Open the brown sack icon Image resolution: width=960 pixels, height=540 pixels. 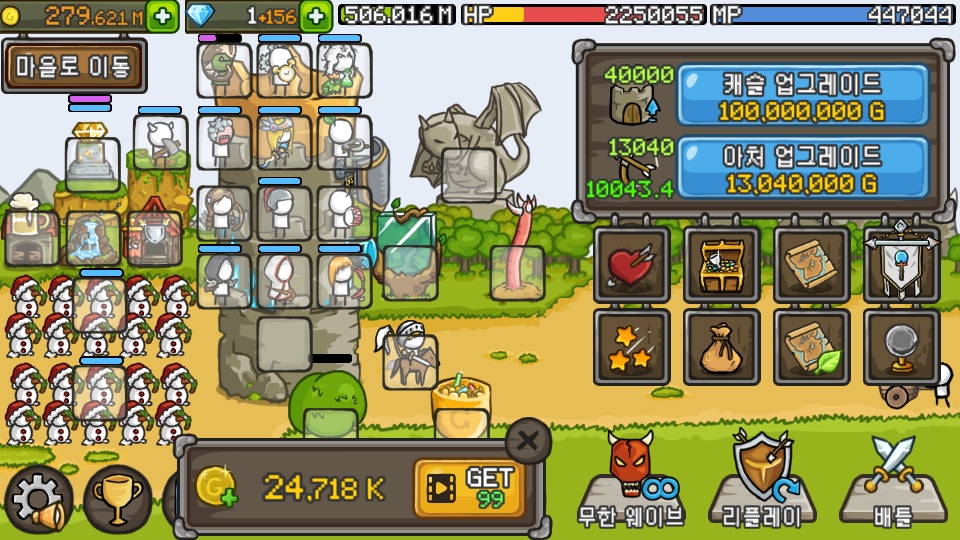(721, 347)
